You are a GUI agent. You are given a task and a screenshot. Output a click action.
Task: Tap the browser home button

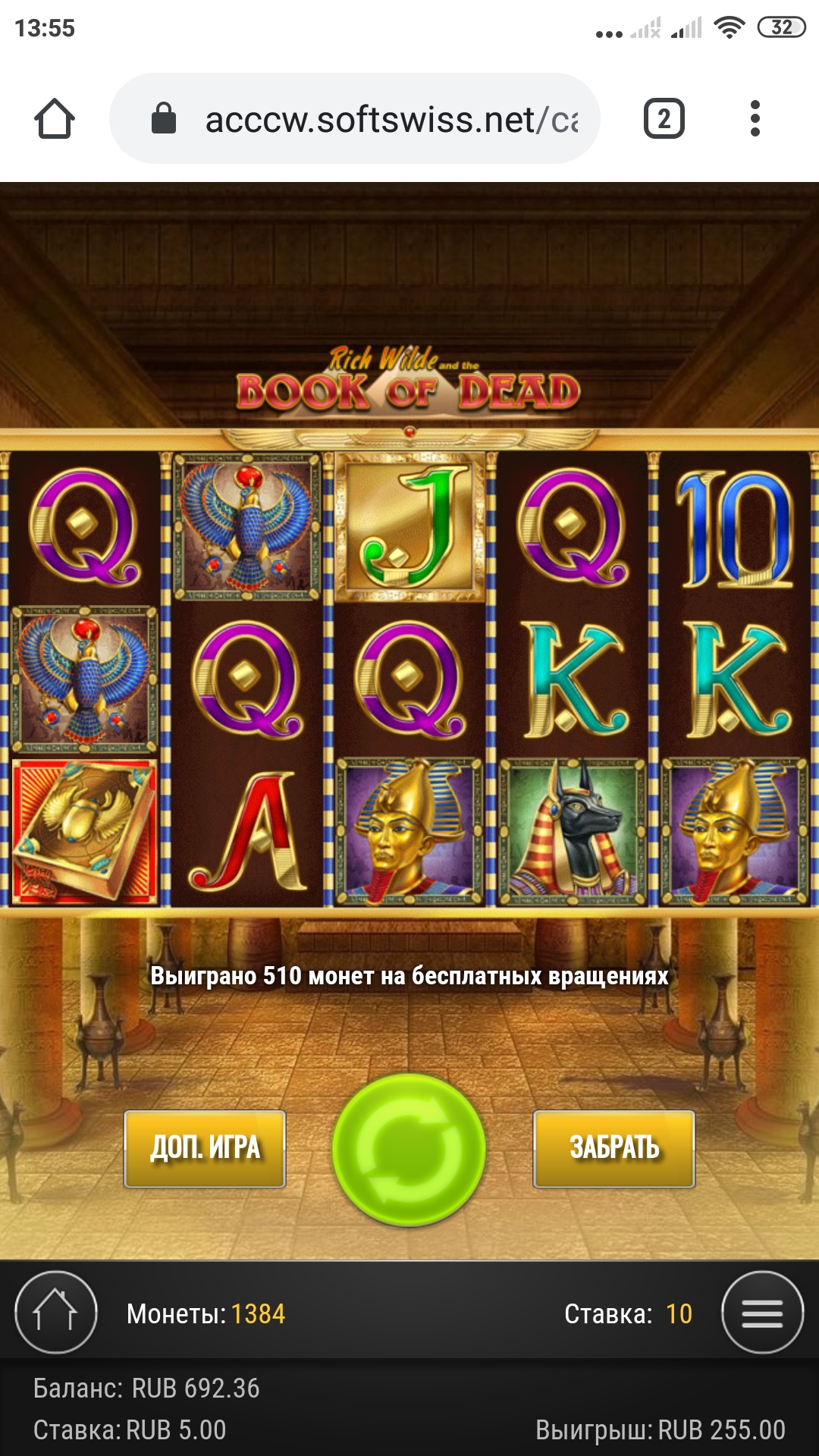point(55,119)
